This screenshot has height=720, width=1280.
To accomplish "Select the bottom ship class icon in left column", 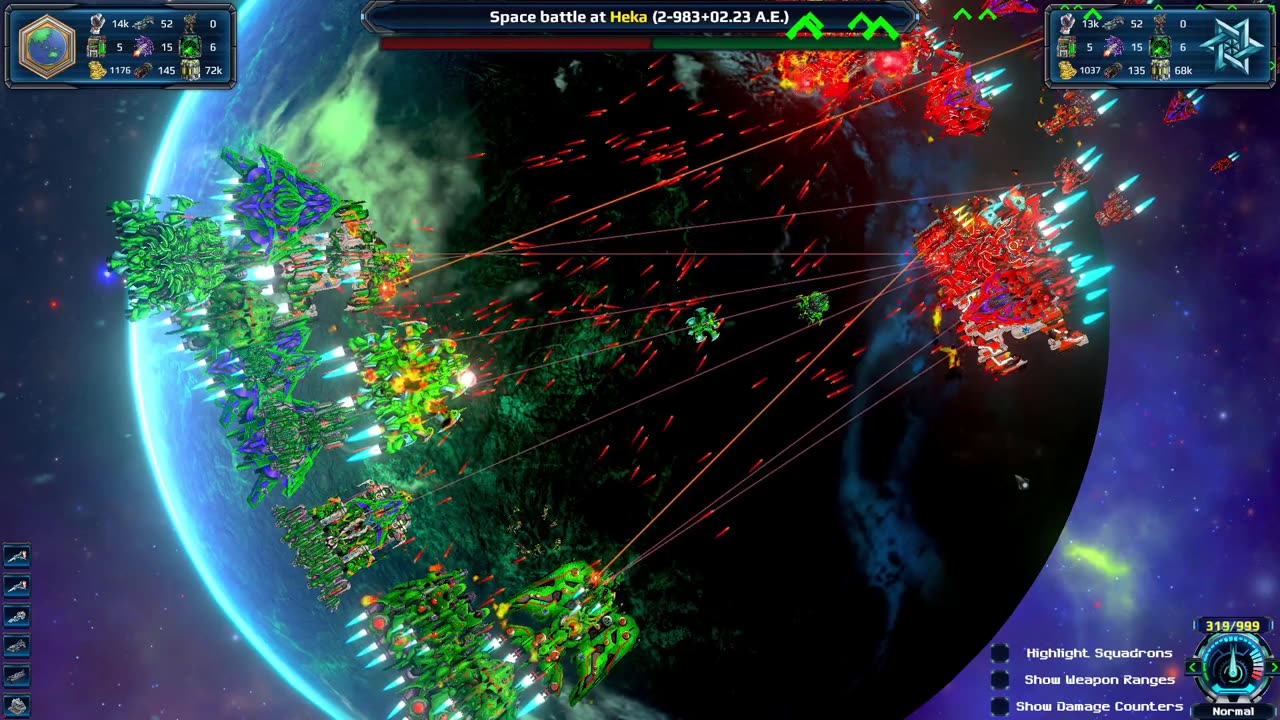I will coord(17,706).
